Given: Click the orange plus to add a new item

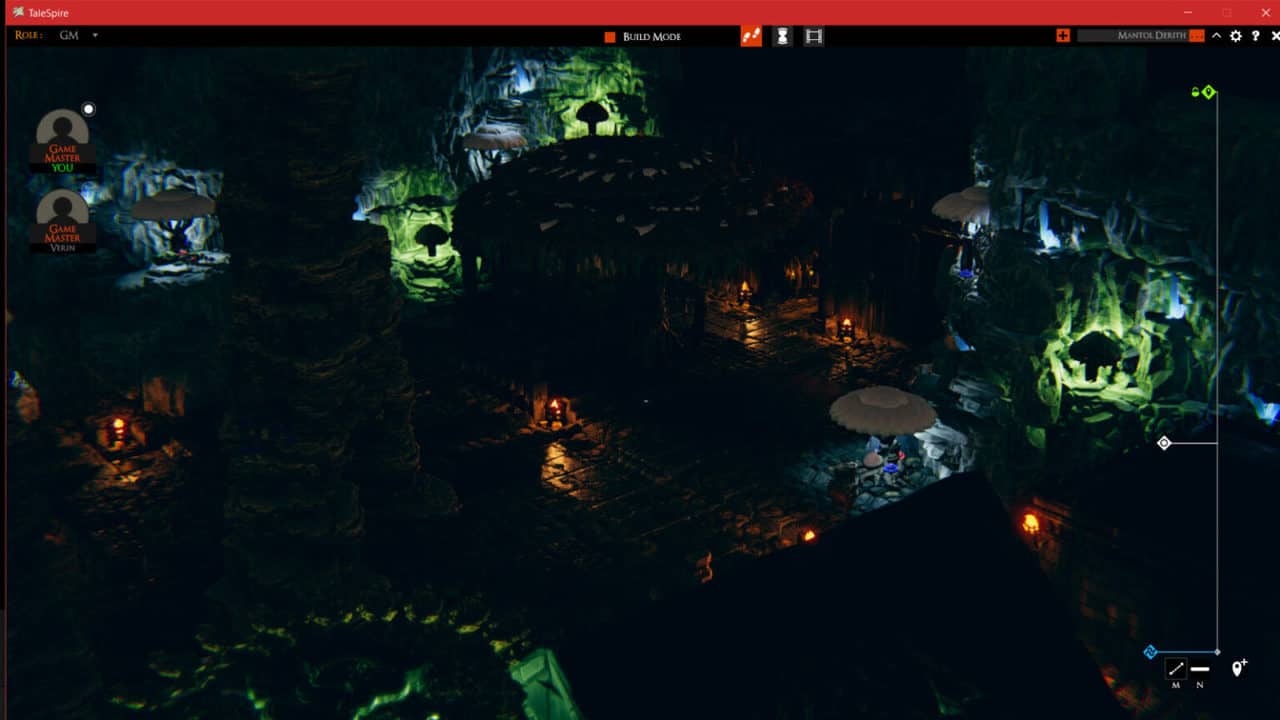Looking at the screenshot, I should [x=1063, y=36].
